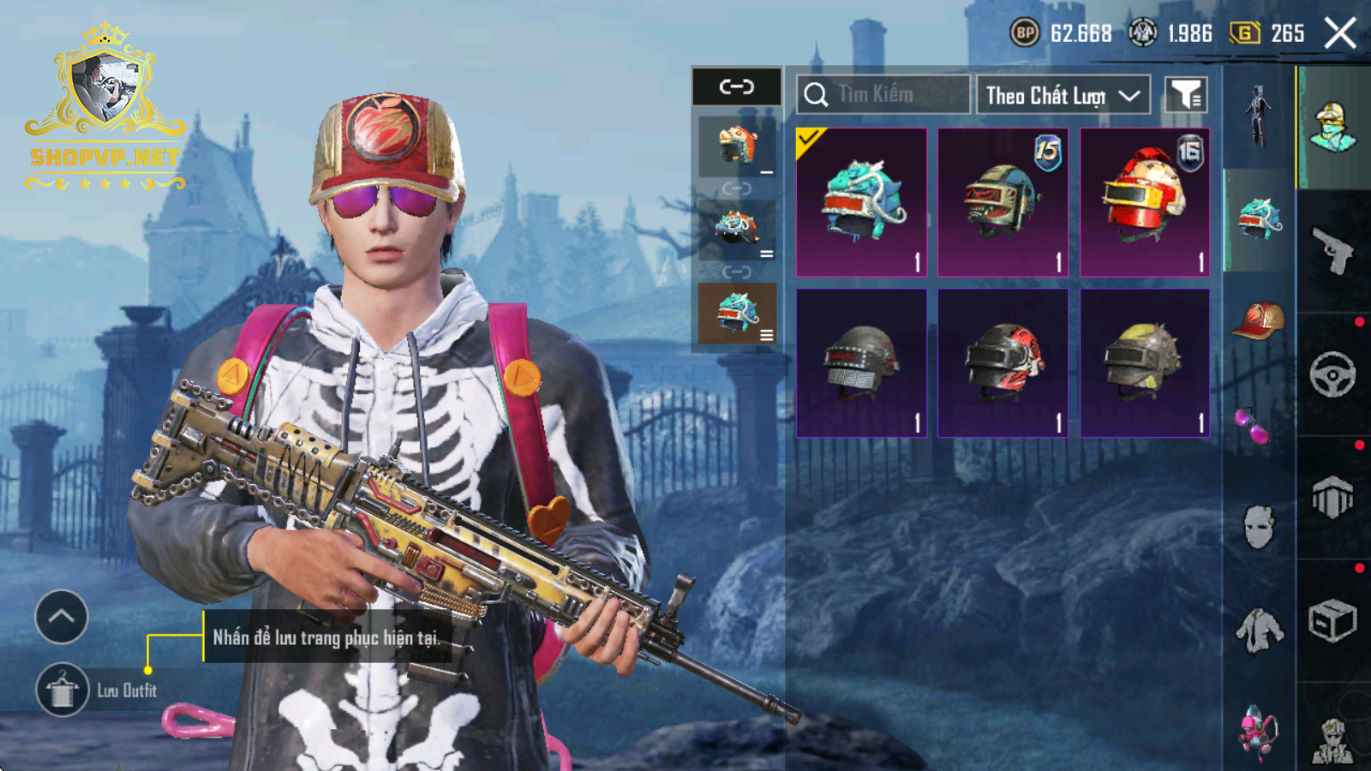Viewport: 1371px width, 771px height.
Task: Switch to the face mask category
Action: click(1258, 526)
